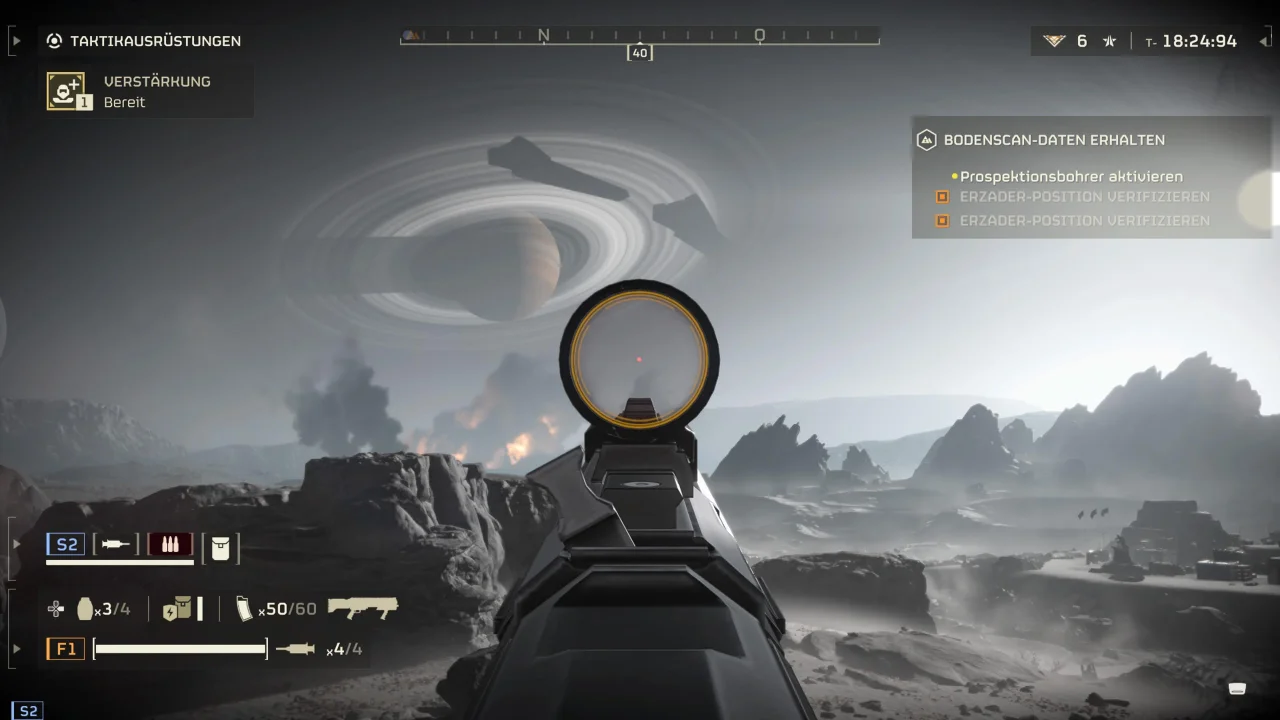The width and height of the screenshot is (1280, 720).
Task: Select the Verstärkung reinforcement stratagem icon
Action: coord(66,90)
